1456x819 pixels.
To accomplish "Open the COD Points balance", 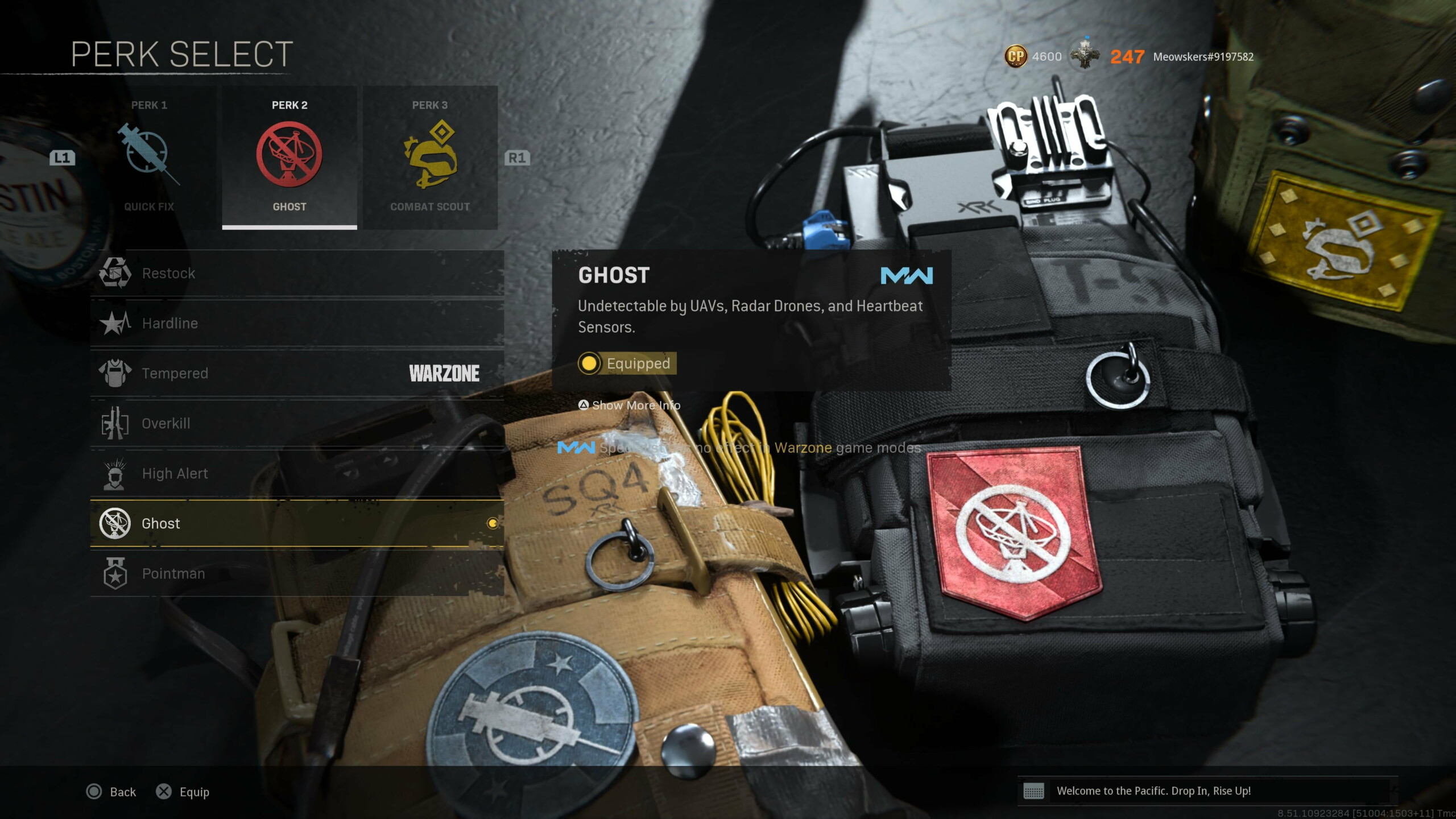I will pos(1033,57).
